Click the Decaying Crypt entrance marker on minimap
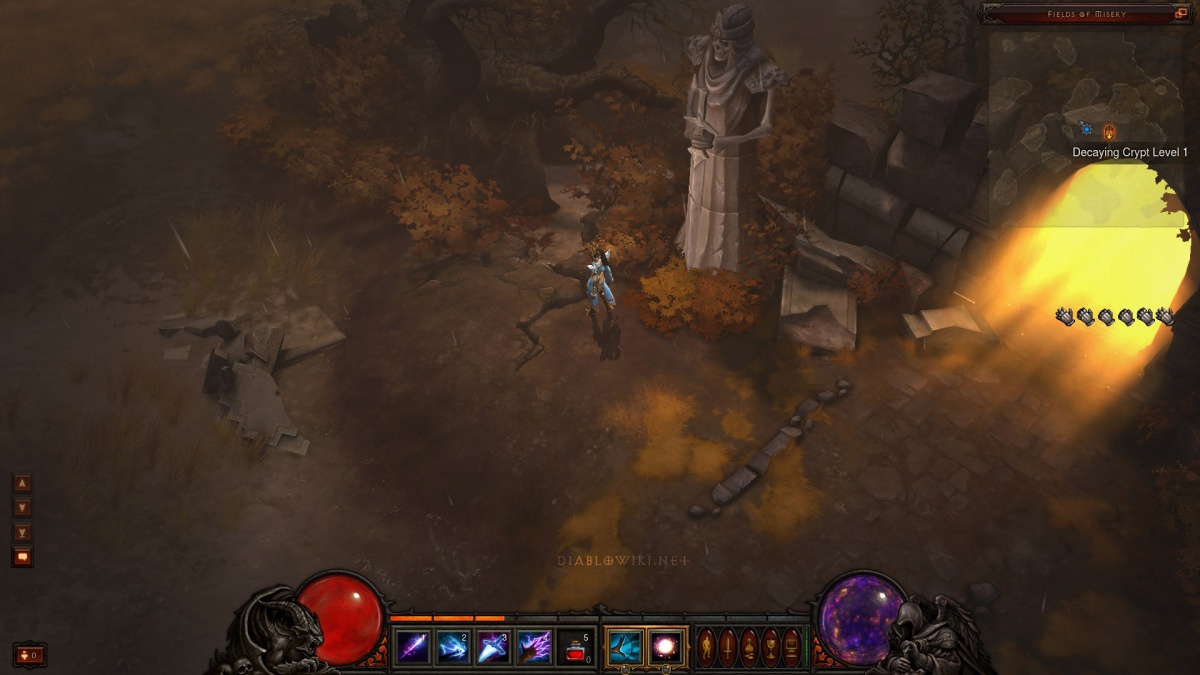Image resolution: width=1200 pixels, height=675 pixels. [x=1109, y=132]
